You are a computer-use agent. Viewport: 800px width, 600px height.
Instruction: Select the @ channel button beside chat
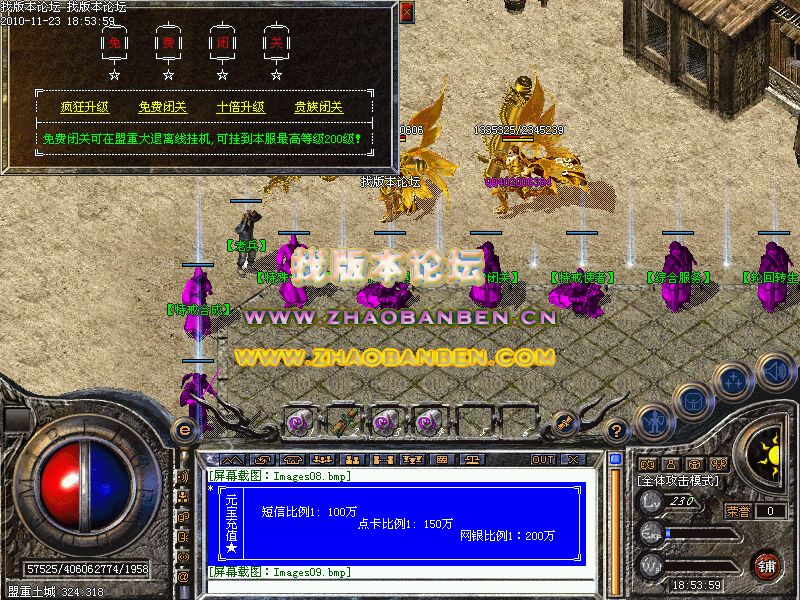tap(183, 577)
